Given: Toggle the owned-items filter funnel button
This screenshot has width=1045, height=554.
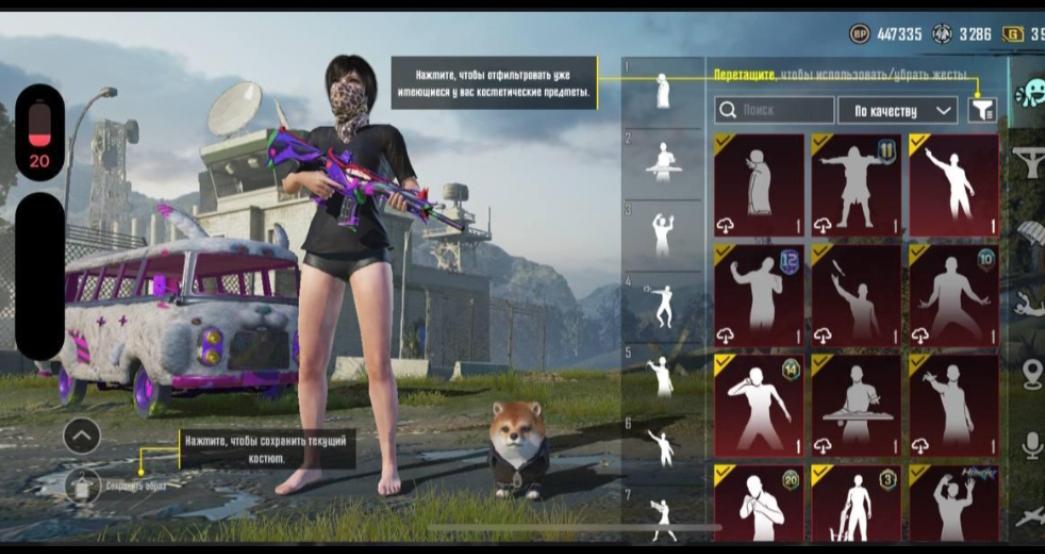Looking at the screenshot, I should pyautogui.click(x=982, y=110).
